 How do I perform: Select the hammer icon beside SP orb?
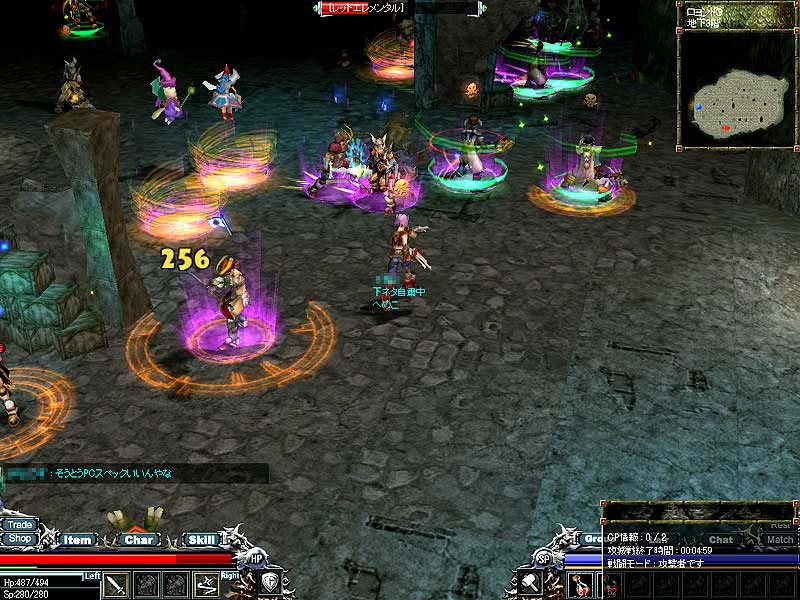pos(529,583)
